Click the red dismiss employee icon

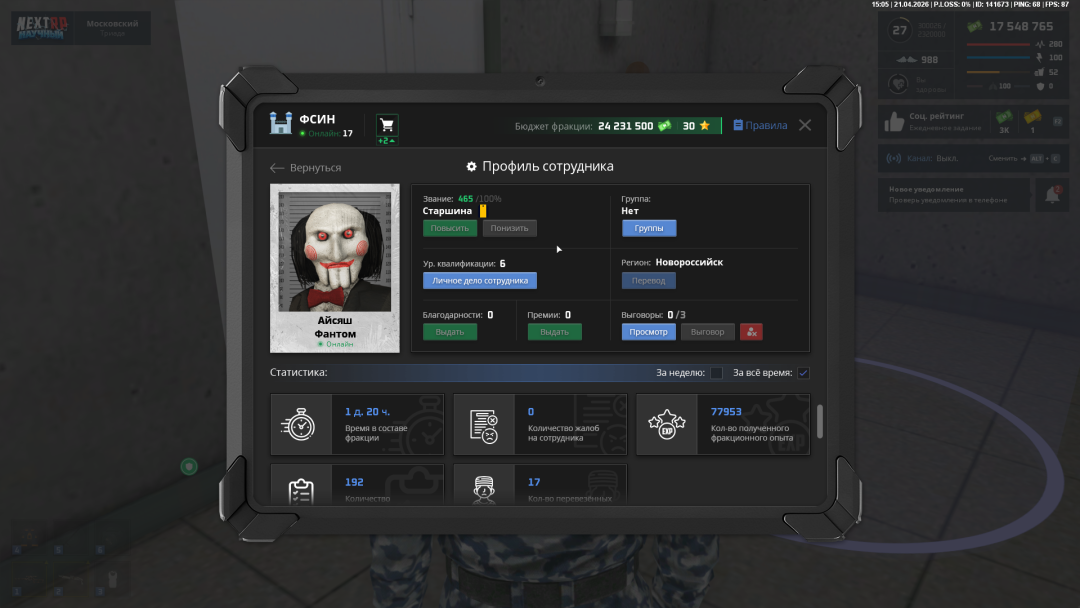(752, 332)
